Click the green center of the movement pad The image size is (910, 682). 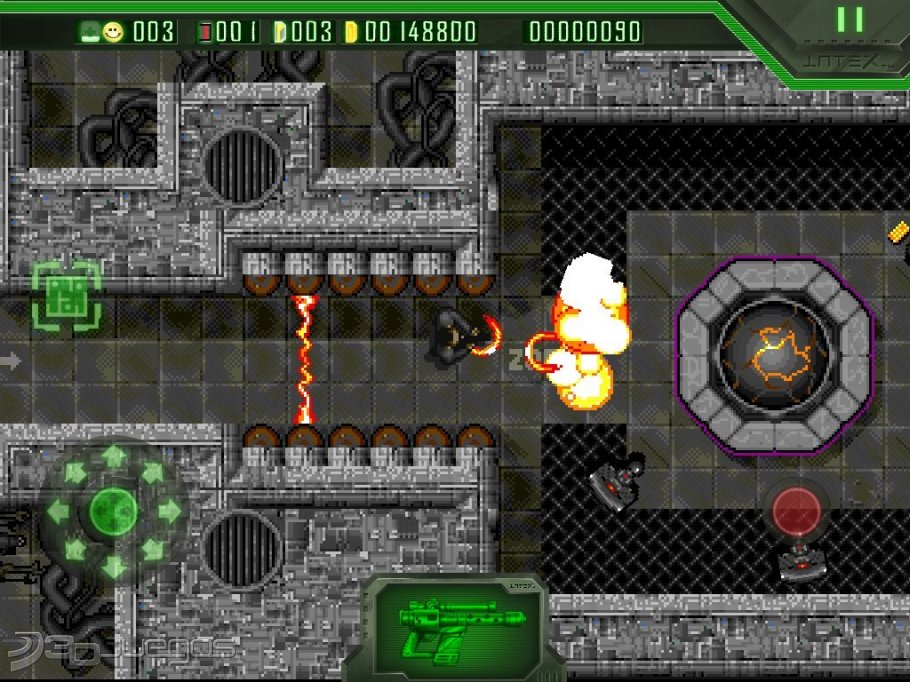[114, 512]
